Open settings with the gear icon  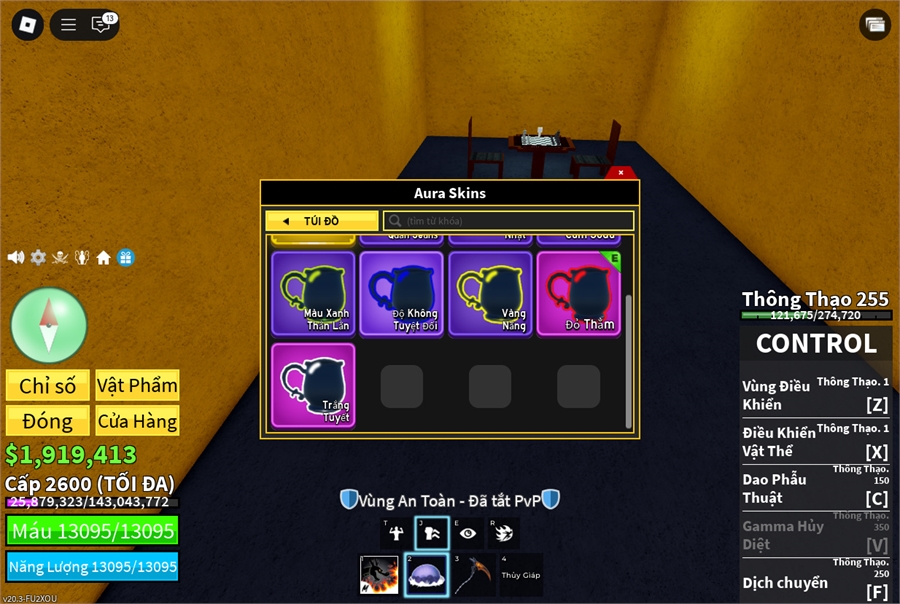(x=38, y=258)
